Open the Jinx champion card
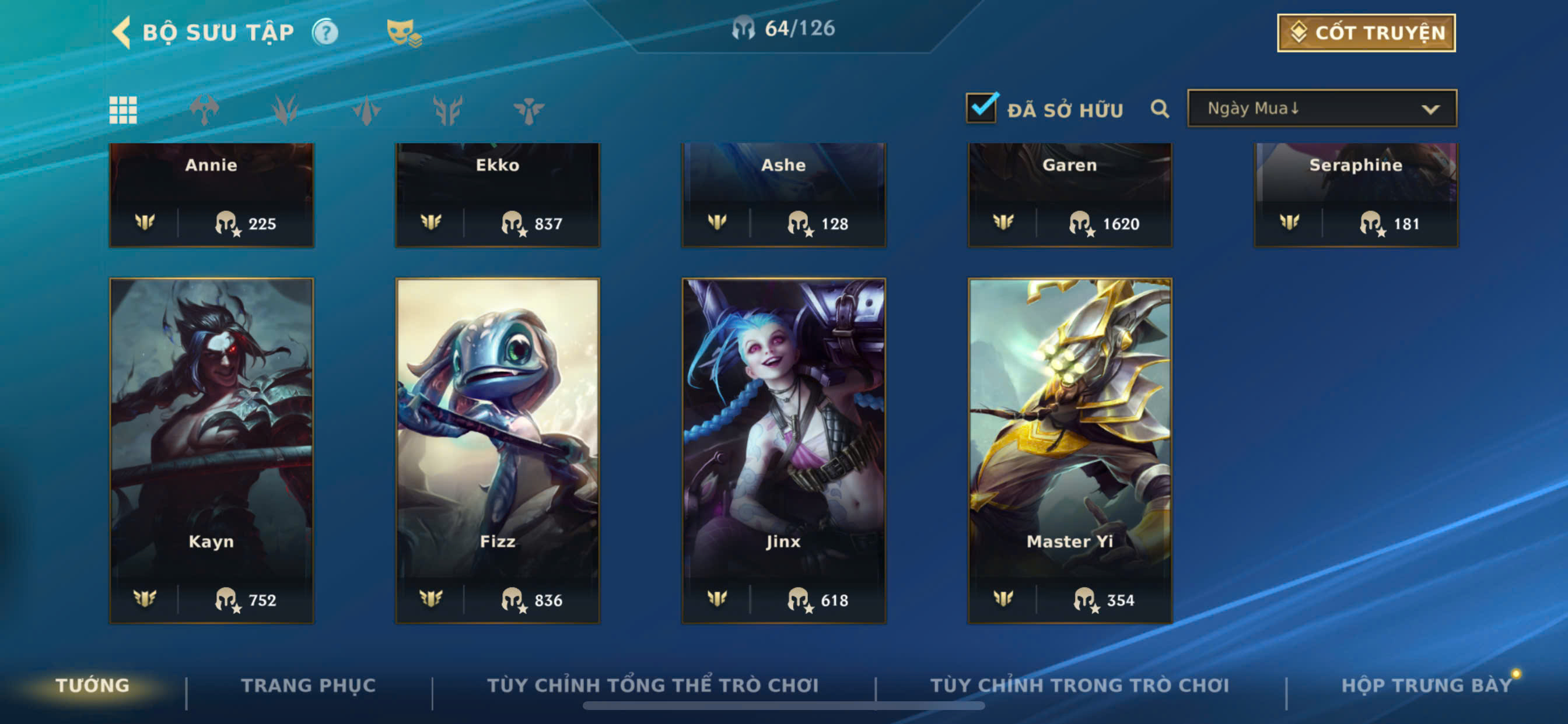Viewport: 1568px width, 724px height. pyautogui.click(x=783, y=450)
